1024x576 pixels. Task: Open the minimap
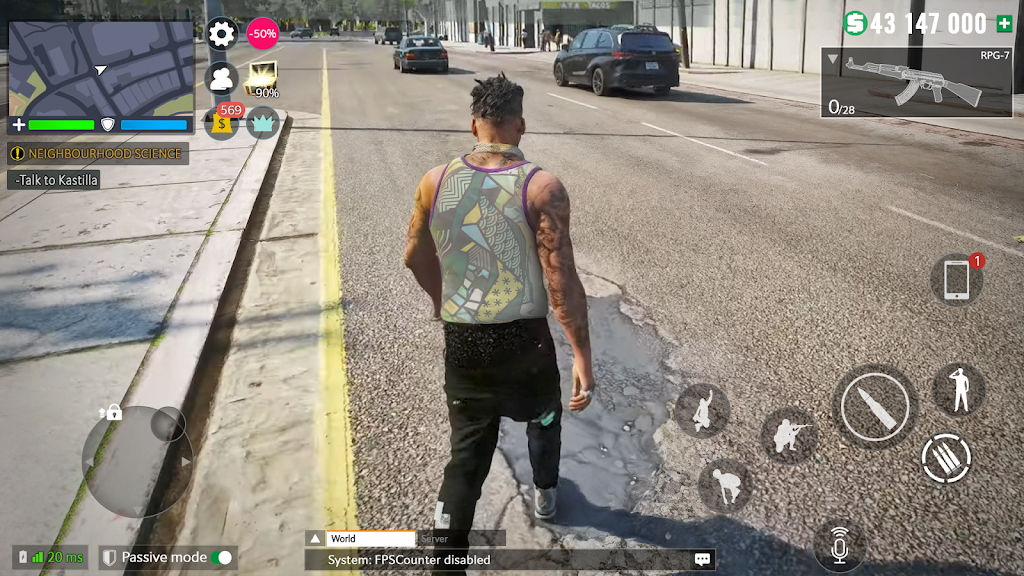tap(101, 68)
